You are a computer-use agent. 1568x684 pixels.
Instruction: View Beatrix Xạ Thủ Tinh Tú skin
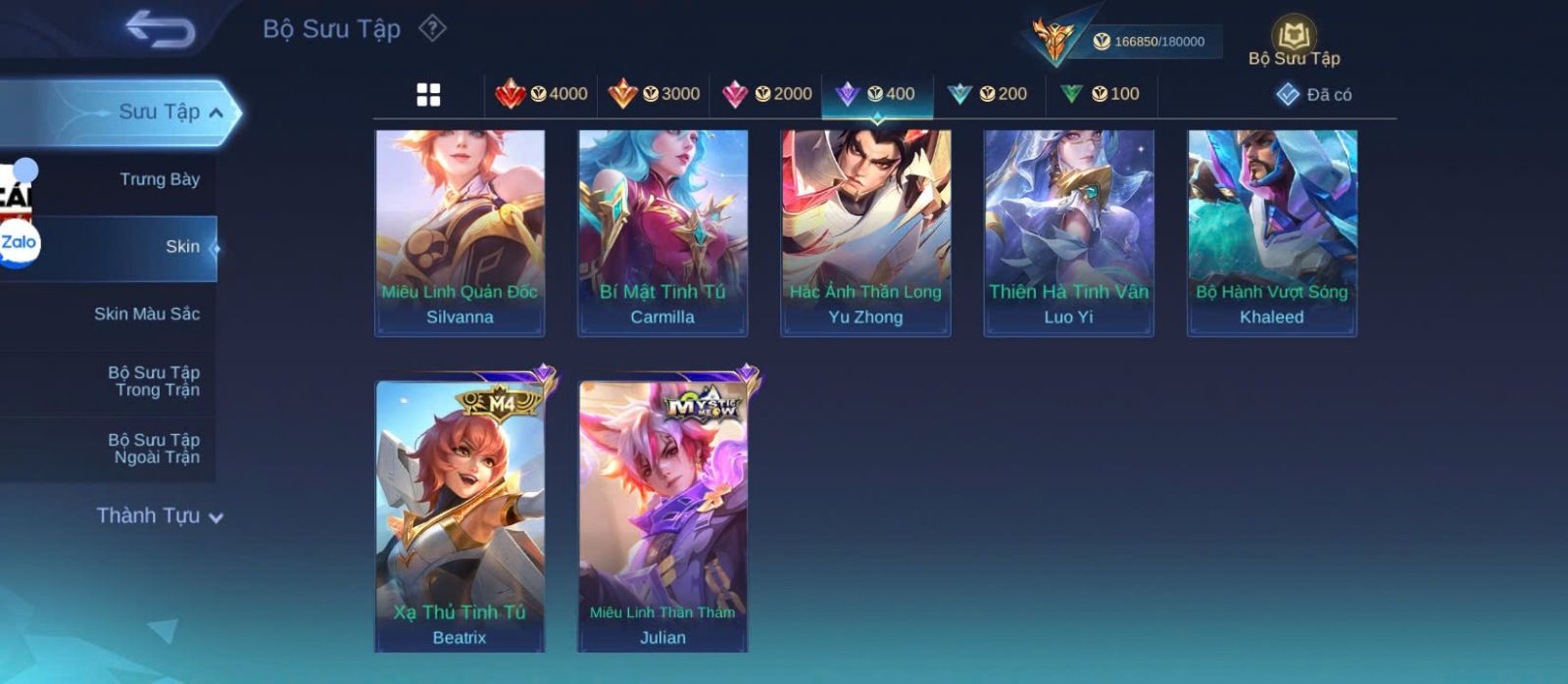(x=460, y=514)
